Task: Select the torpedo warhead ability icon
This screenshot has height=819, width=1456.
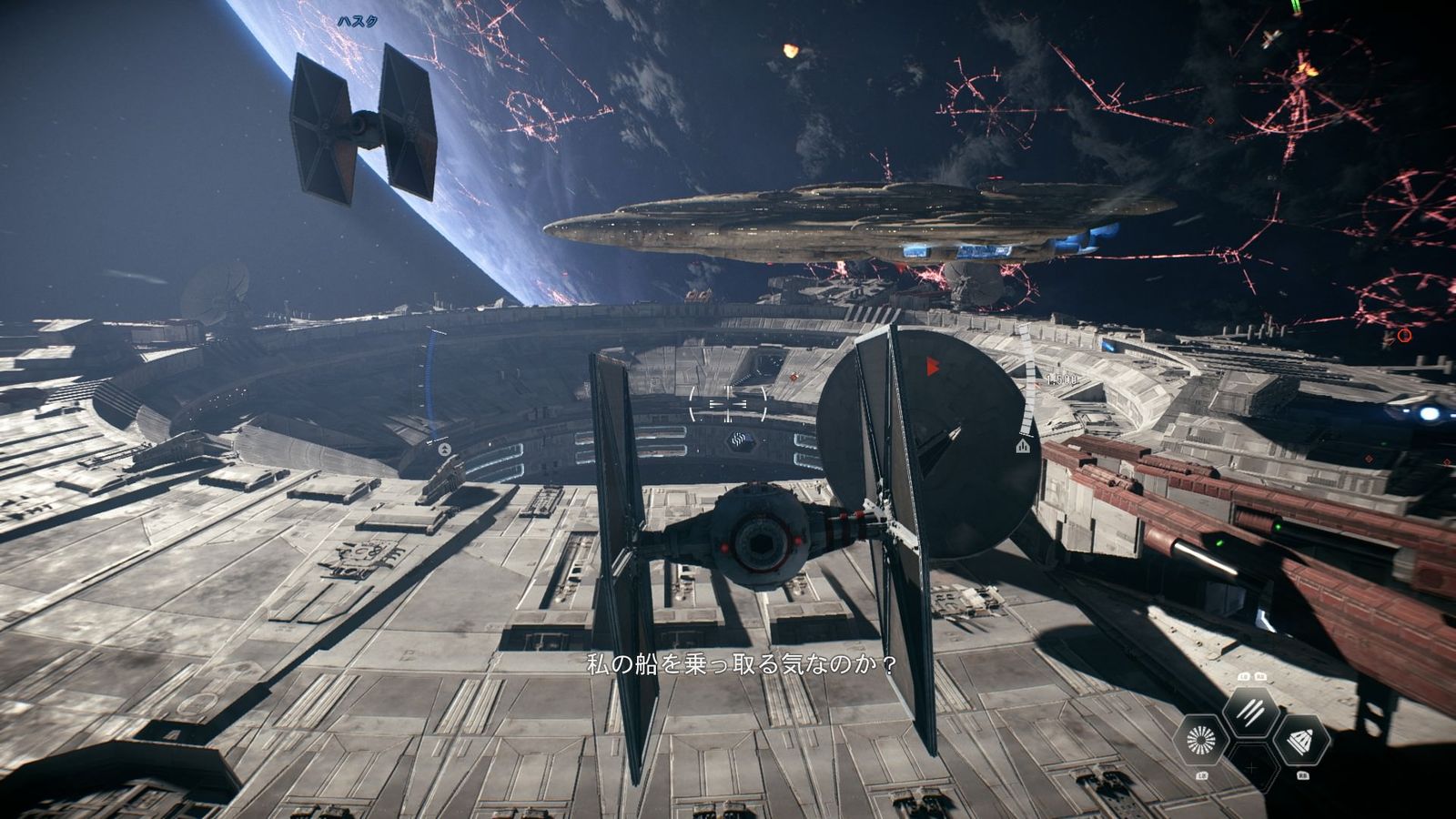Action: click(1299, 740)
